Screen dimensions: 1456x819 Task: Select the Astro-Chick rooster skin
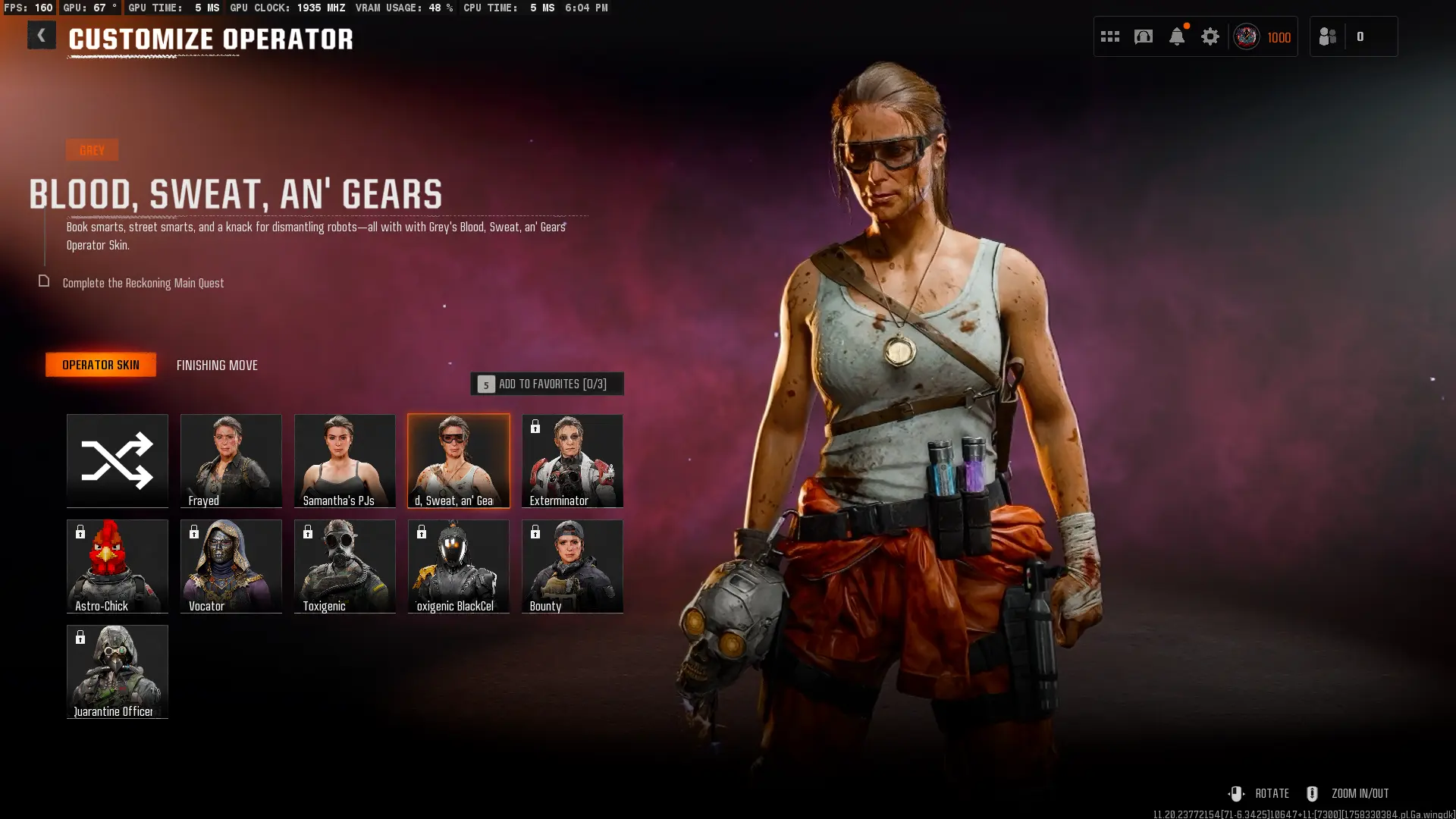coord(118,566)
